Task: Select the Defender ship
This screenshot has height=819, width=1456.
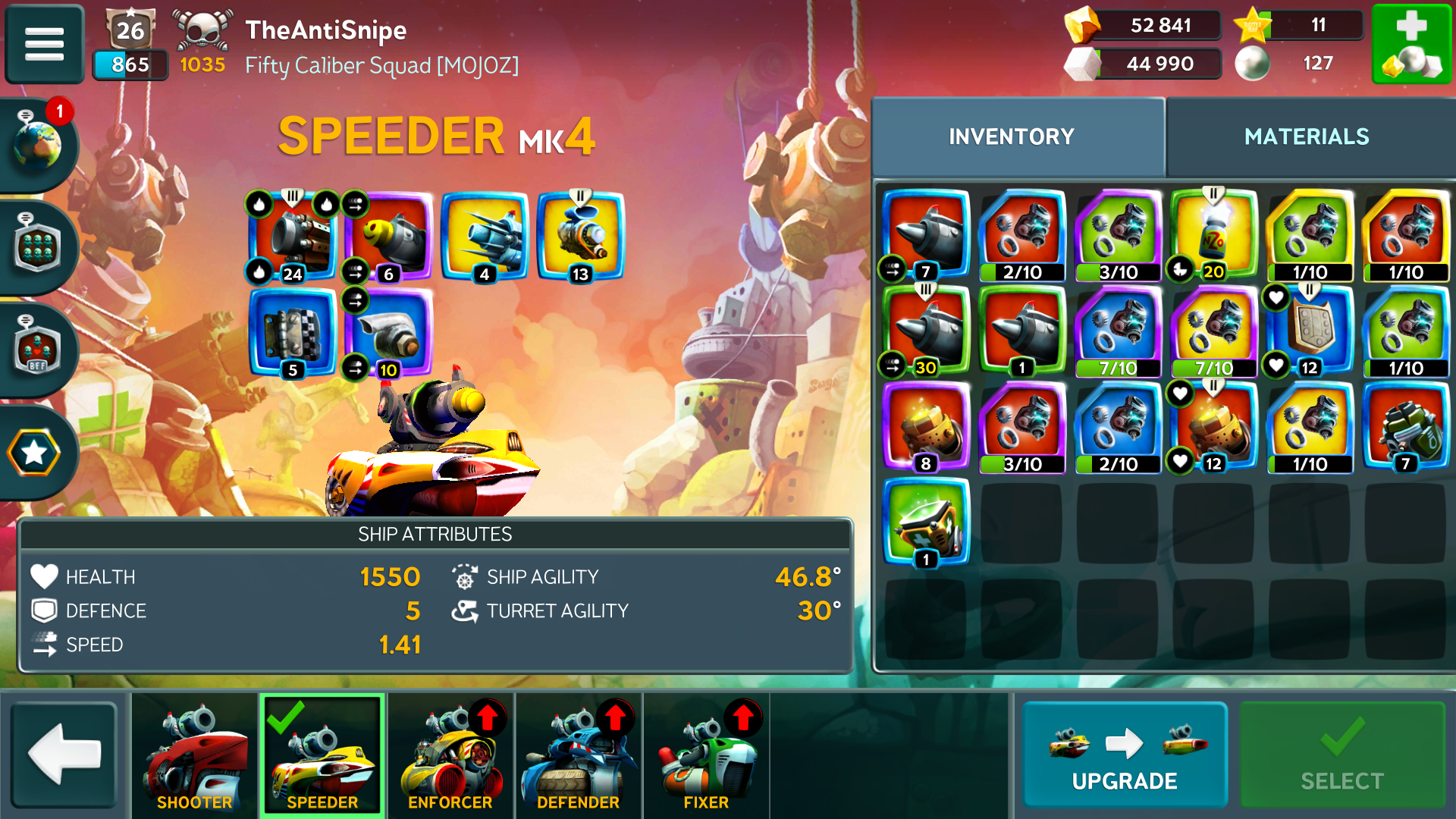Action: pyautogui.click(x=579, y=755)
